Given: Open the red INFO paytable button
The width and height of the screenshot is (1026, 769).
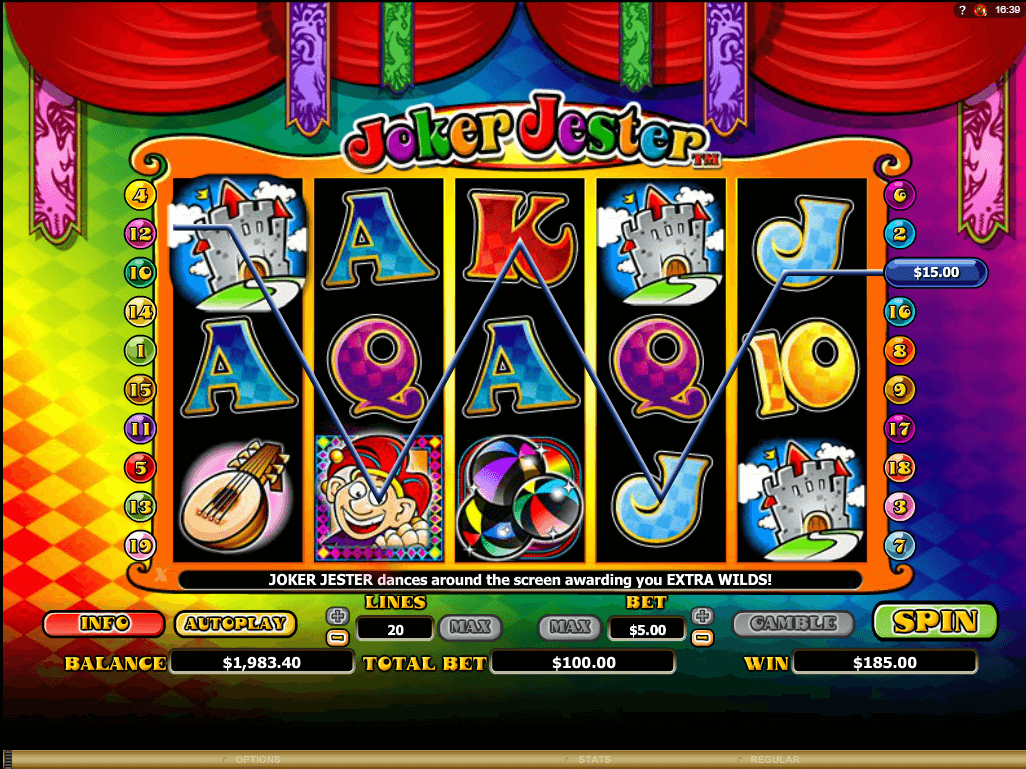Looking at the screenshot, I should click(104, 624).
